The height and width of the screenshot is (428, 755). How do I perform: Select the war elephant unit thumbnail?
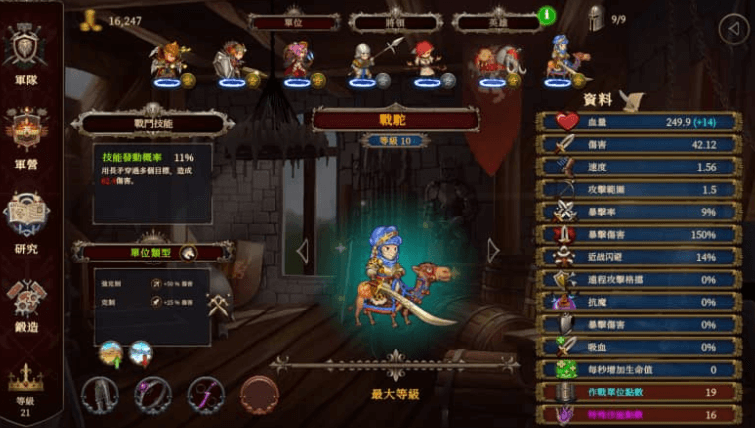[x=494, y=62]
